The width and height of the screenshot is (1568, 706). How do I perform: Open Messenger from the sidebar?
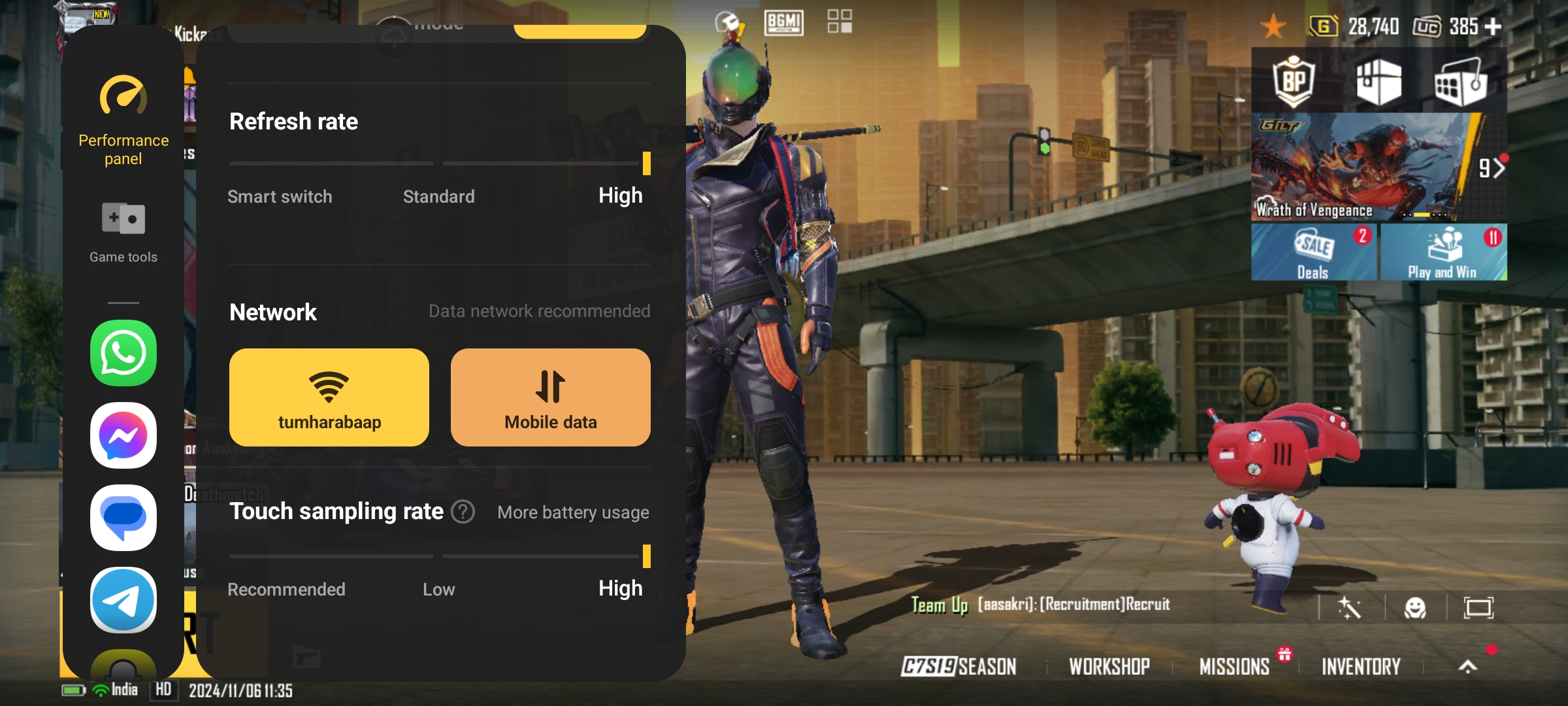coord(123,435)
